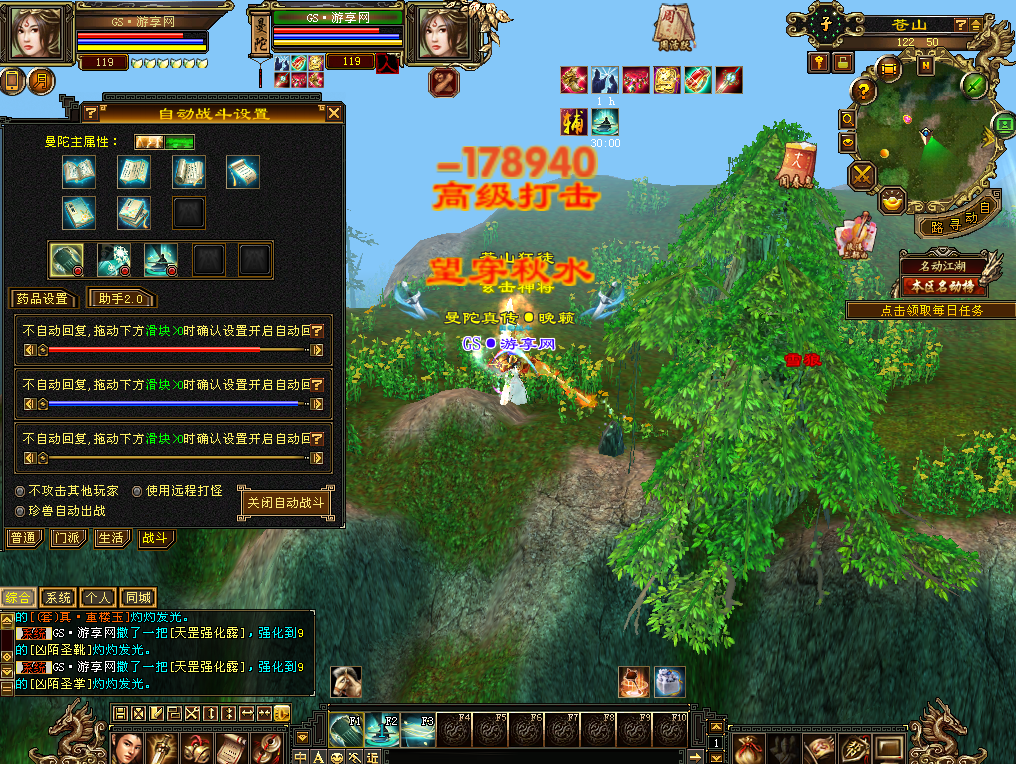
Task: Click the gold ingot shop icon by minimap
Action: coord(894,202)
